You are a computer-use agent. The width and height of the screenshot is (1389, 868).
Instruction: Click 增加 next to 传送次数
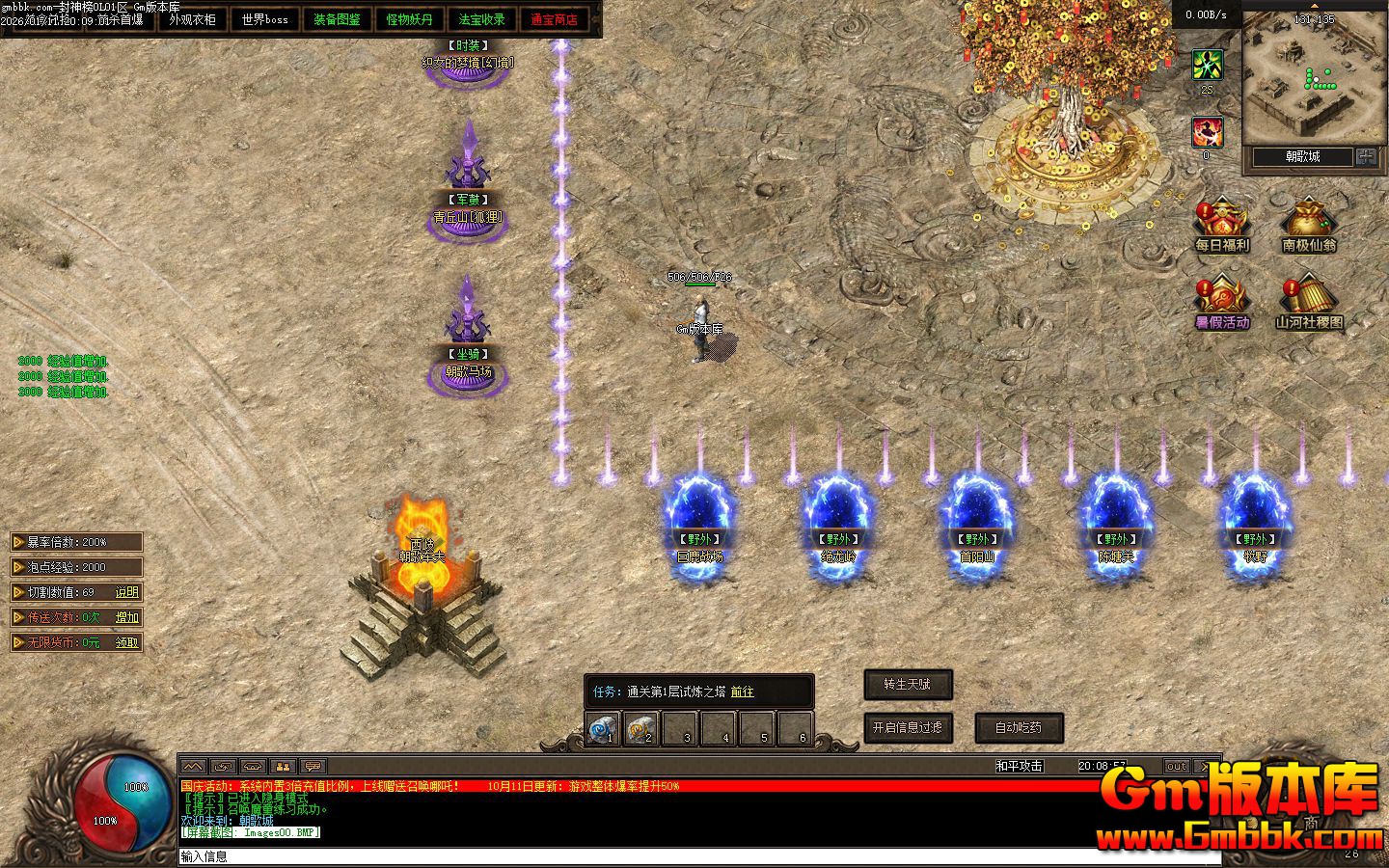pos(127,617)
